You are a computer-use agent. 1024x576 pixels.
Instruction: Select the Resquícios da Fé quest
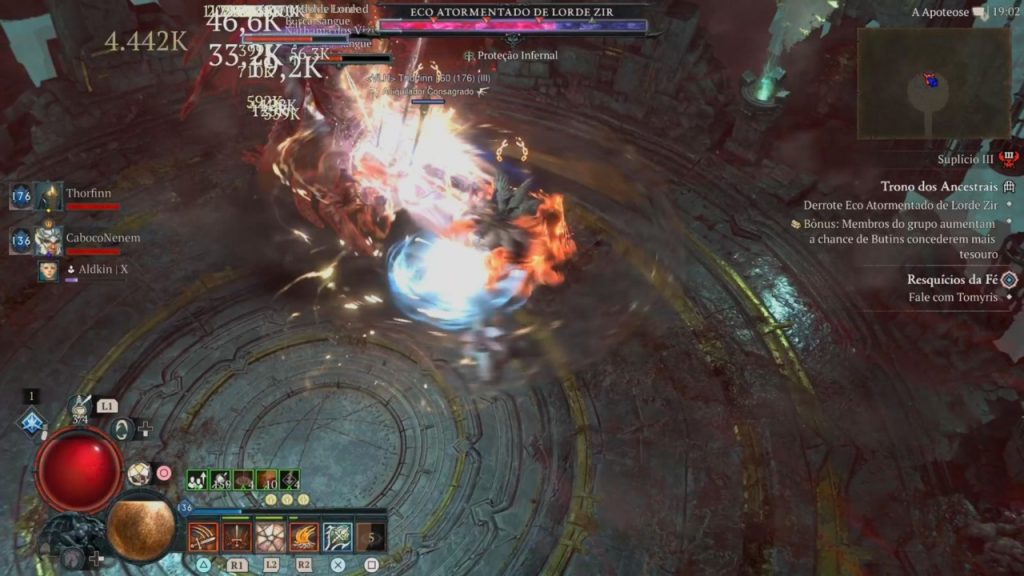pyautogui.click(x=952, y=280)
